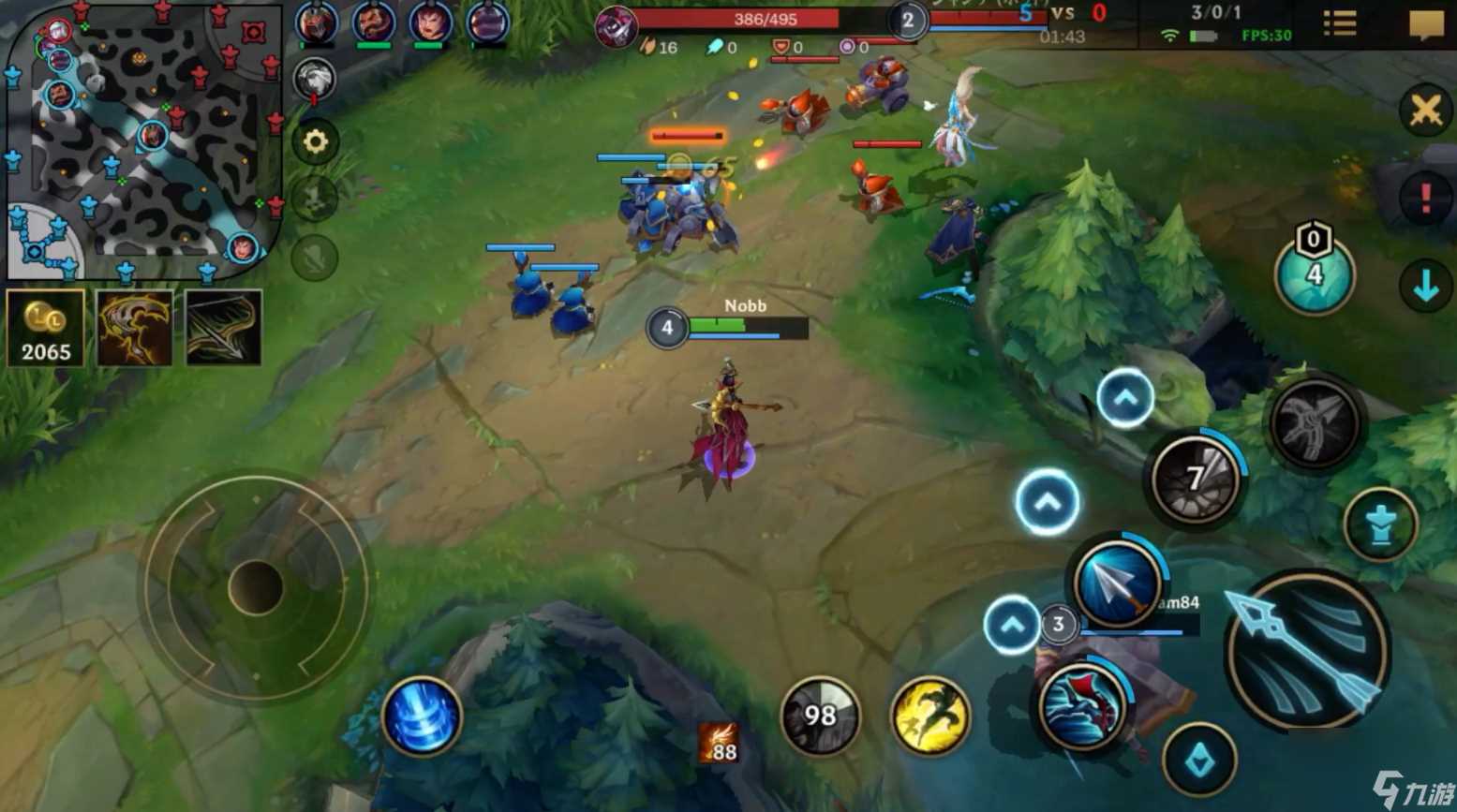Screen dimensions: 1457x812
Task: Send the red exclamation danger ping
Action: (x=1425, y=198)
